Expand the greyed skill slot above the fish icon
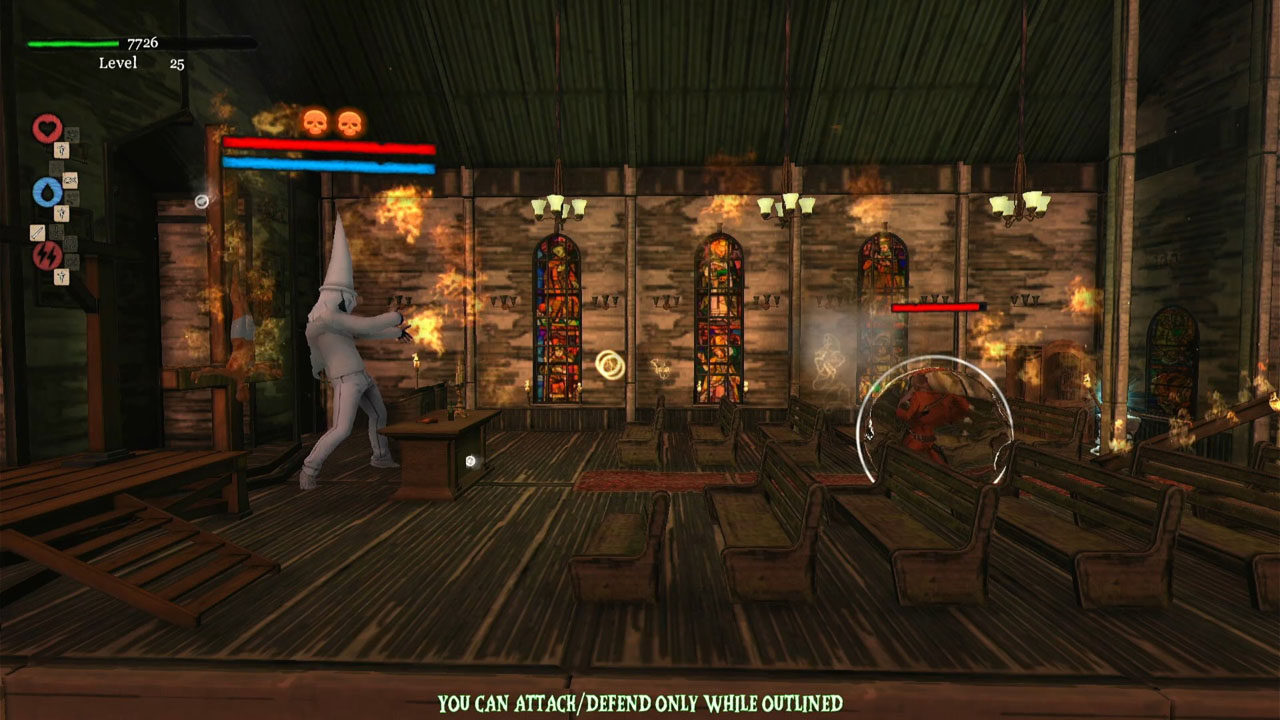 [55, 166]
